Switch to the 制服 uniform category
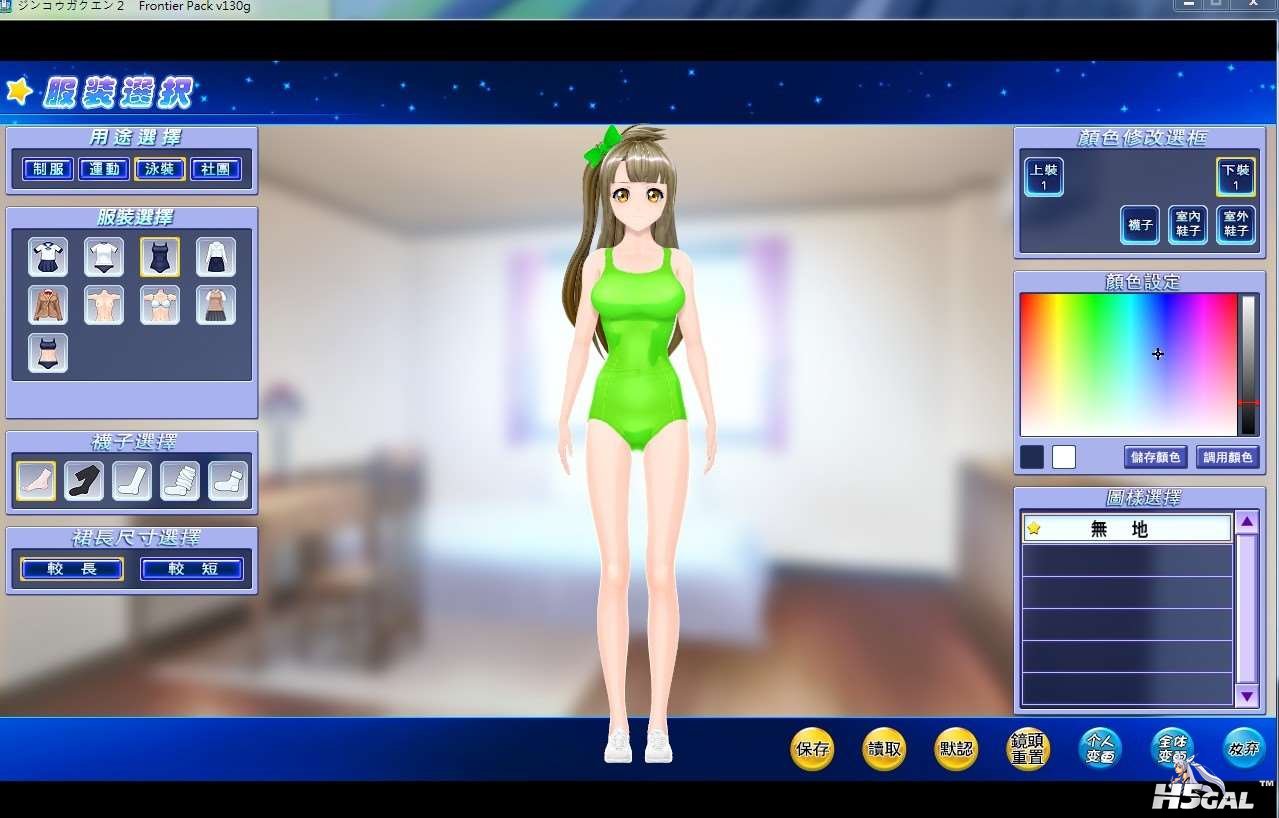The height and width of the screenshot is (818, 1279). click(x=48, y=169)
